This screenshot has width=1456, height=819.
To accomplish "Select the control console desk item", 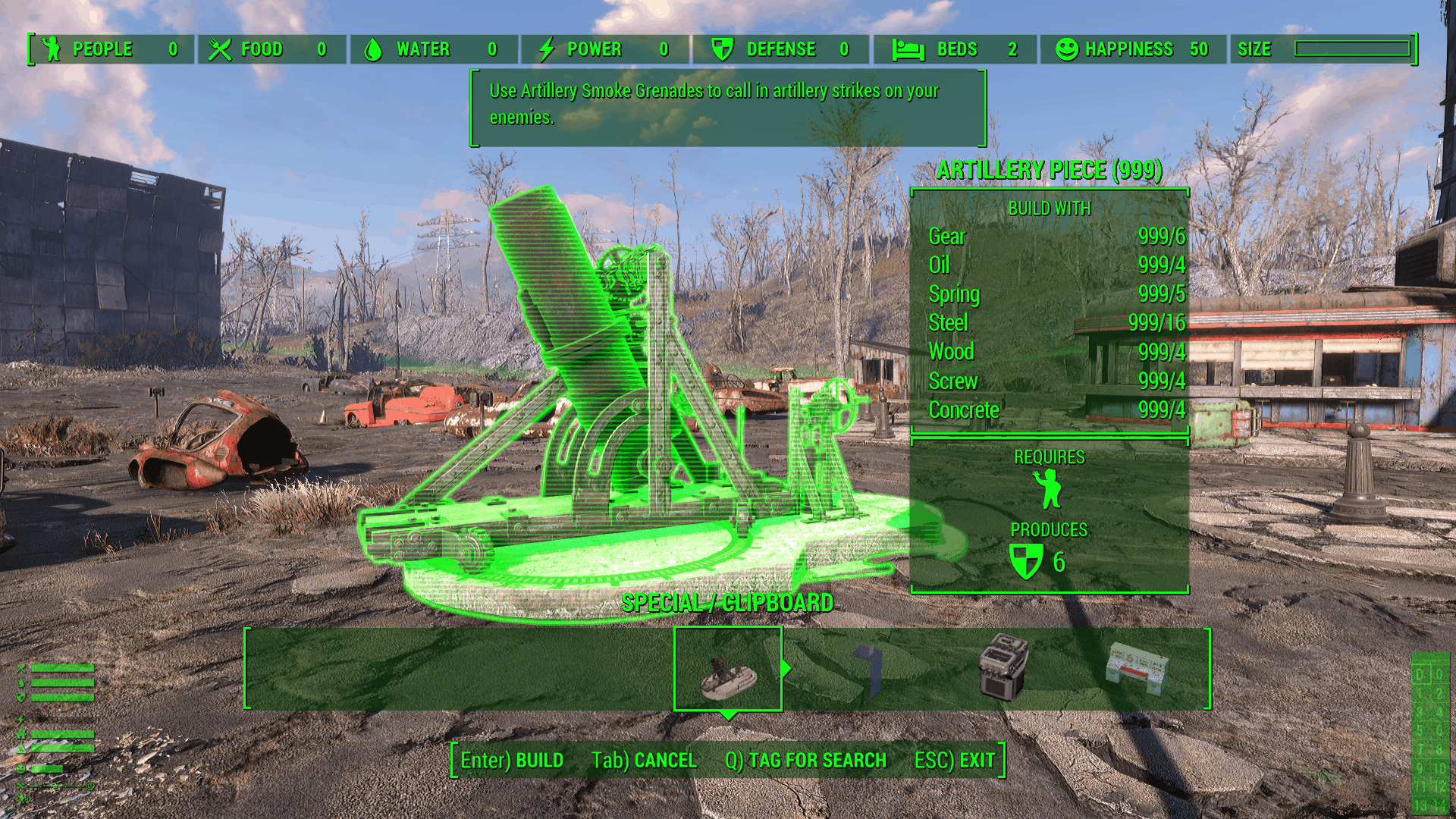I will click(x=1136, y=667).
